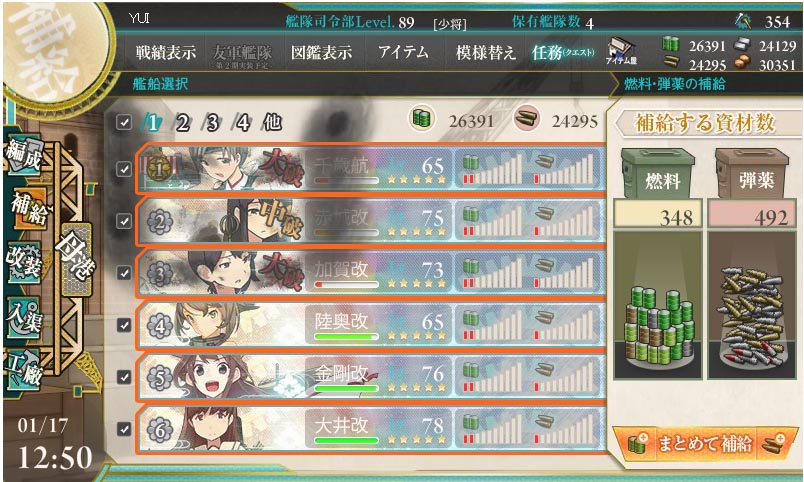804x482 pixels.
Task: Toggle the select-all ships checkbox
Action: click(123, 123)
